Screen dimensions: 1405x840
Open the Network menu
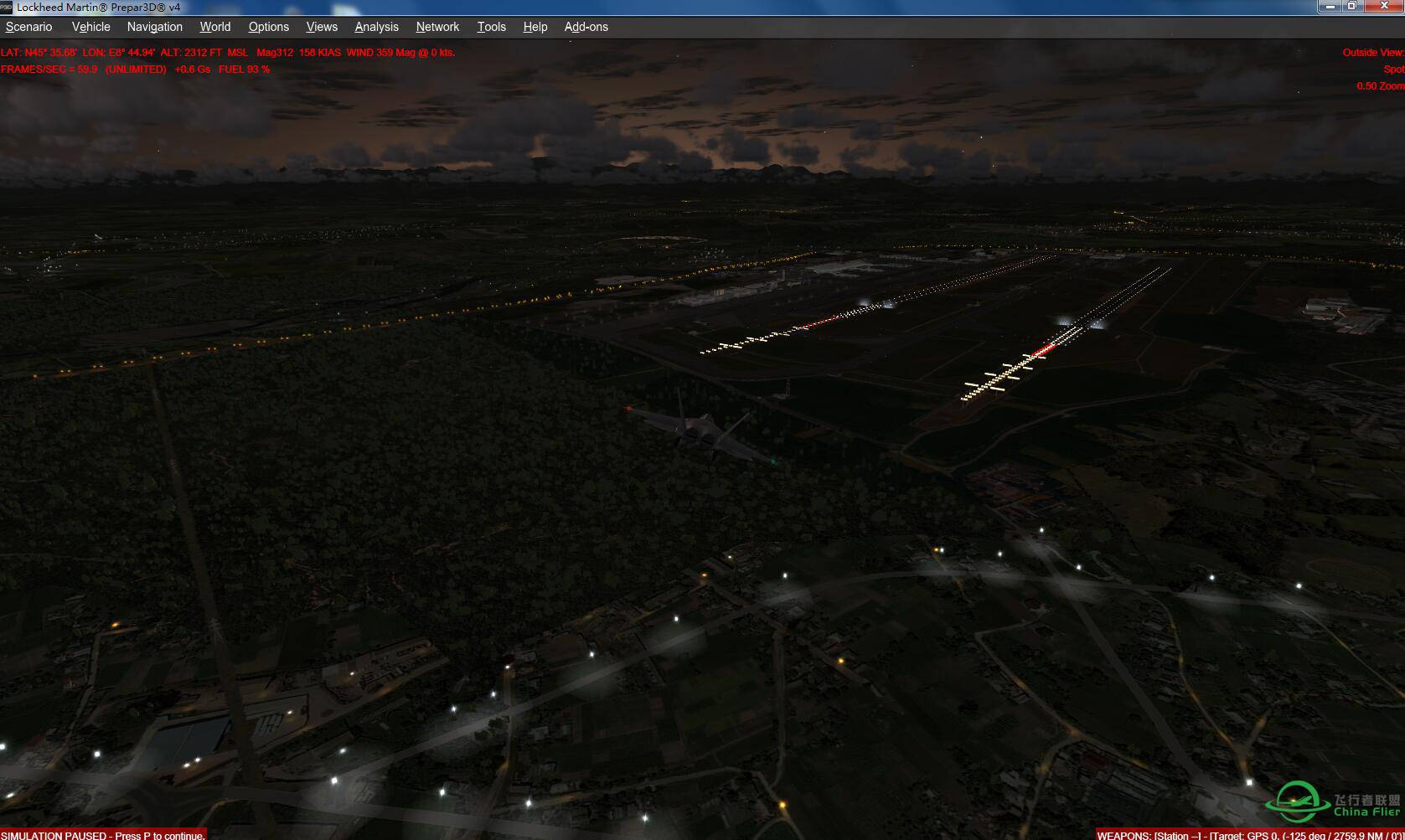pos(436,27)
